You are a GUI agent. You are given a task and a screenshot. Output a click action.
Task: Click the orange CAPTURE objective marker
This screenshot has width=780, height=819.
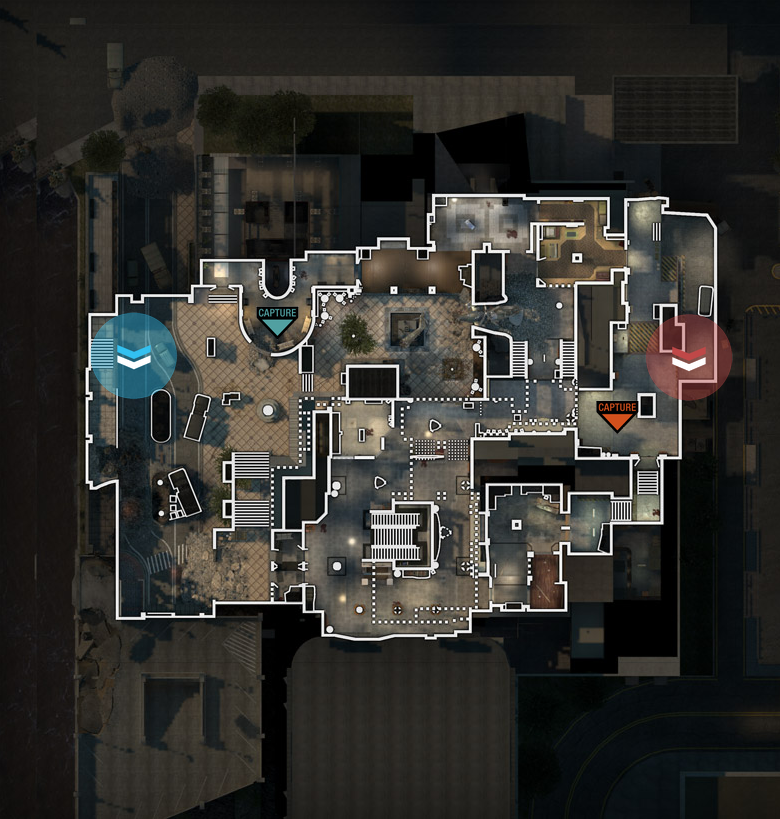click(x=616, y=414)
